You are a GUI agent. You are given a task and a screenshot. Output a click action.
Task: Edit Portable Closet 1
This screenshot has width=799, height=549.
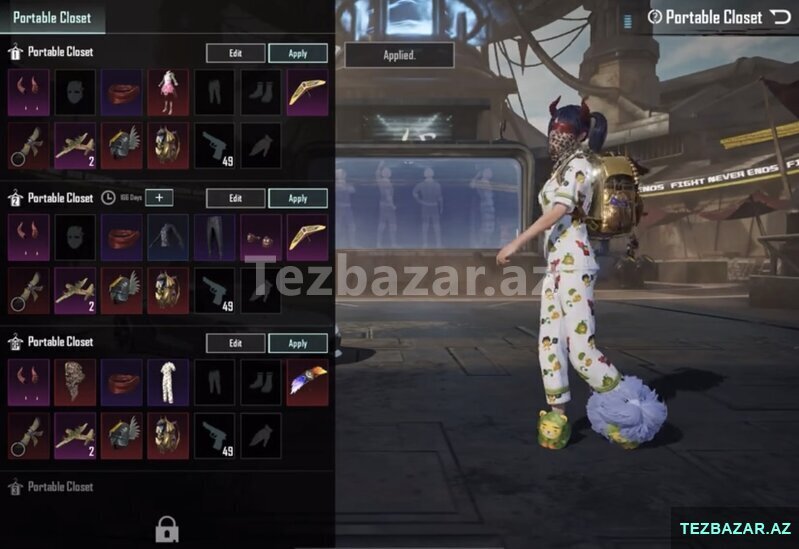235,54
